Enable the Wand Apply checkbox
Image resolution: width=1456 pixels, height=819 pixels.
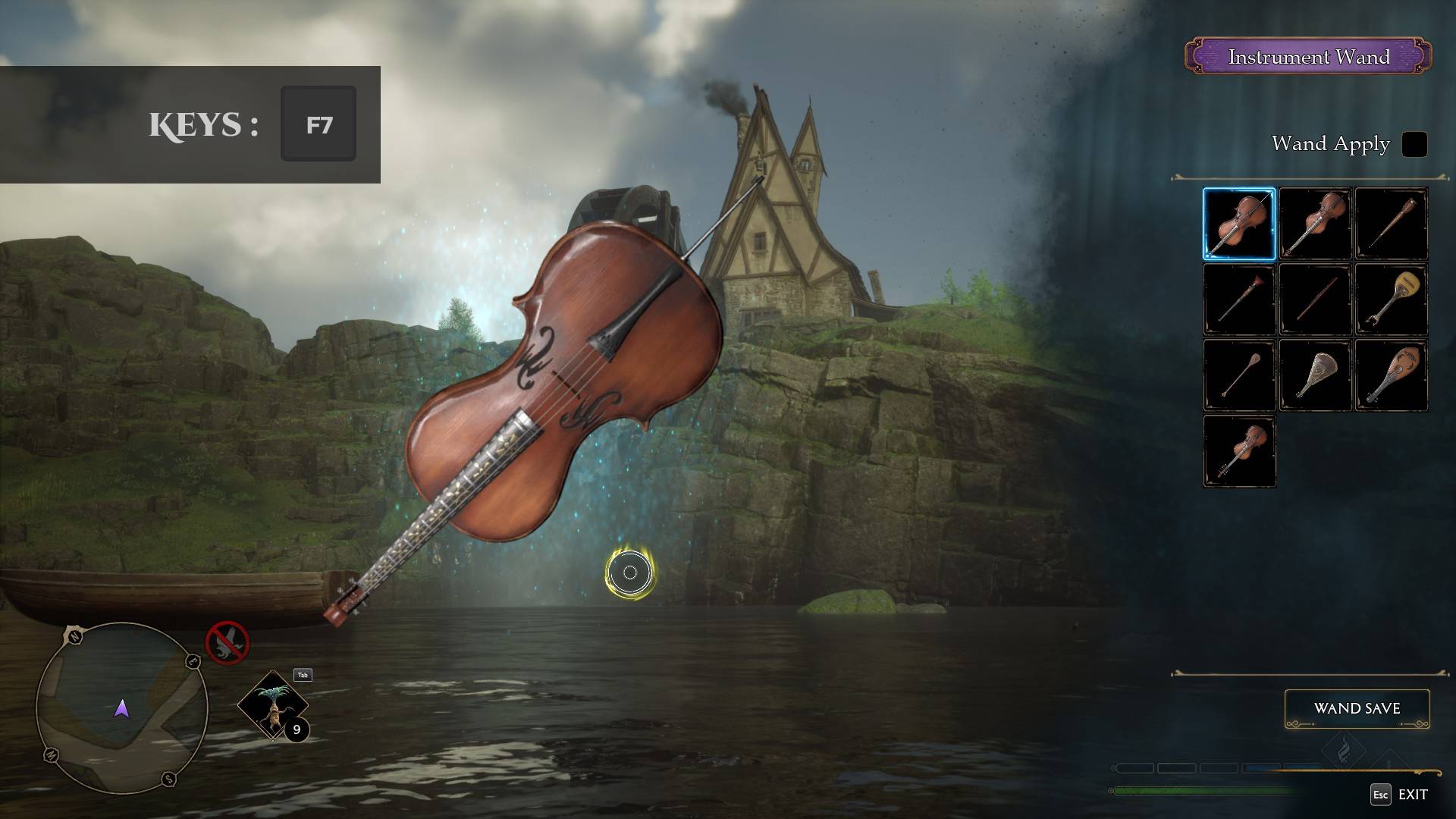(x=1415, y=144)
